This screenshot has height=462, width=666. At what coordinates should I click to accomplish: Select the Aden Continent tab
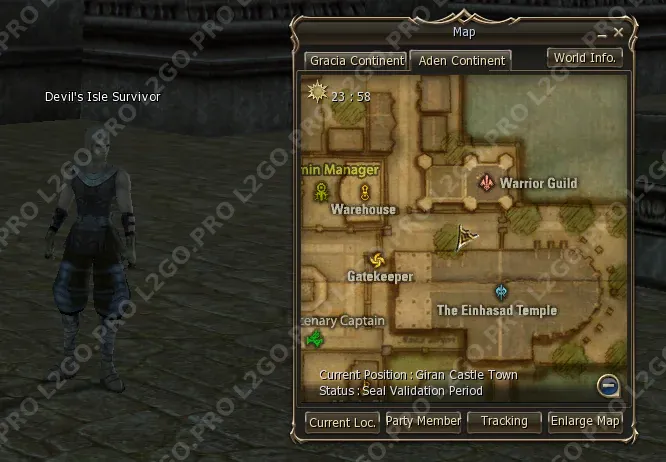coord(461,61)
